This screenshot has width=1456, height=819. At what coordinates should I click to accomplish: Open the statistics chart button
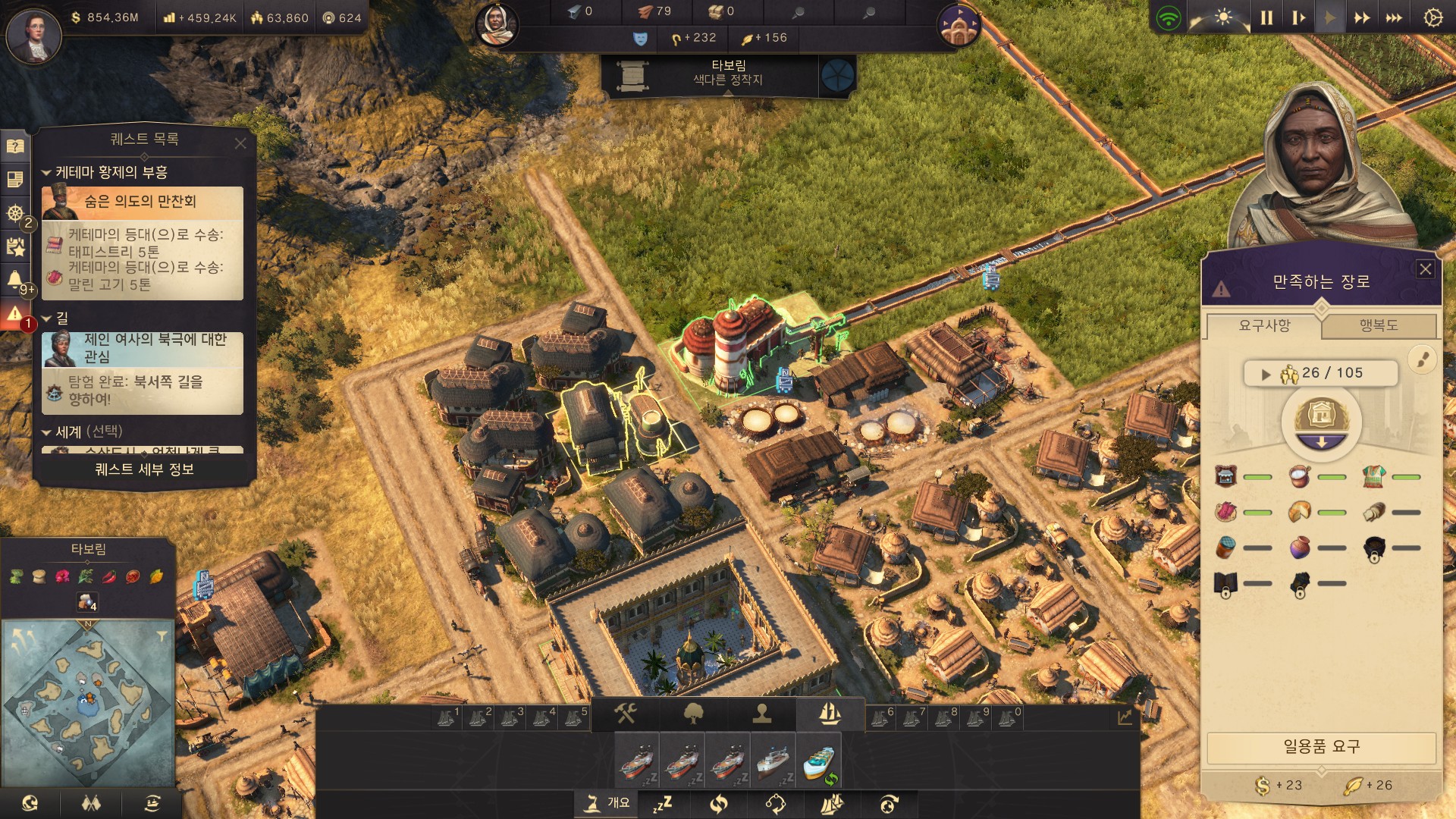[1124, 717]
